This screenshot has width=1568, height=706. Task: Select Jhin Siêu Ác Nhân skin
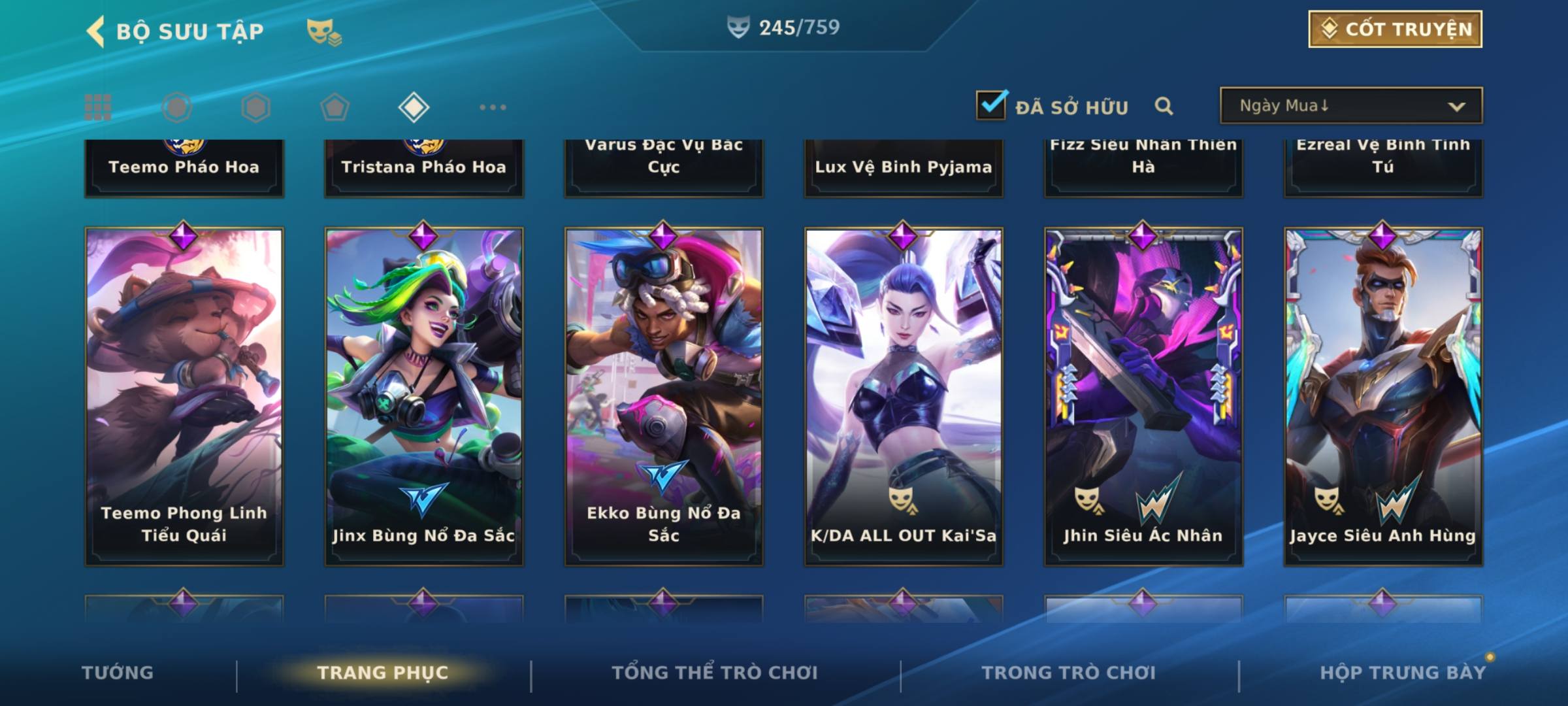tap(1143, 396)
